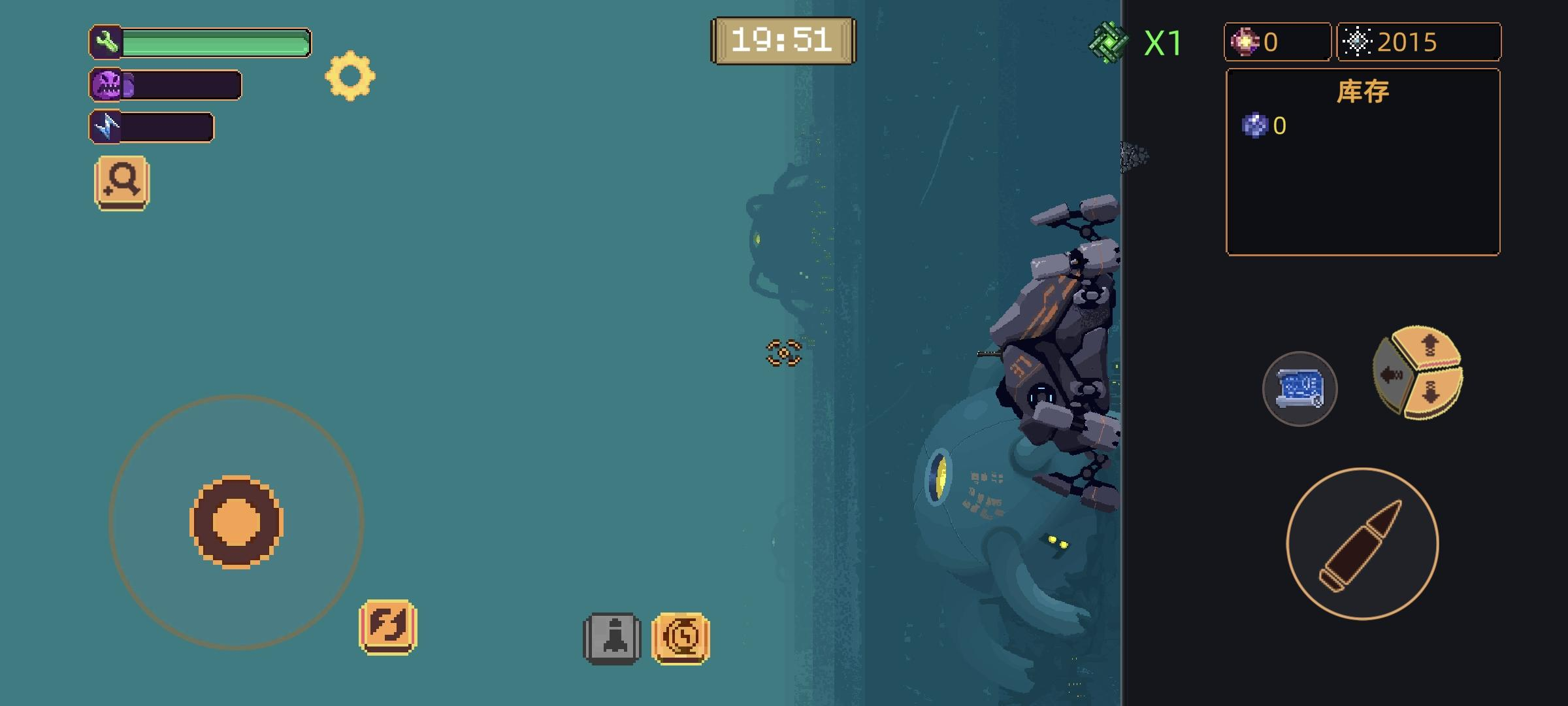Open the blue blueprint scroll button

pyautogui.click(x=1299, y=389)
